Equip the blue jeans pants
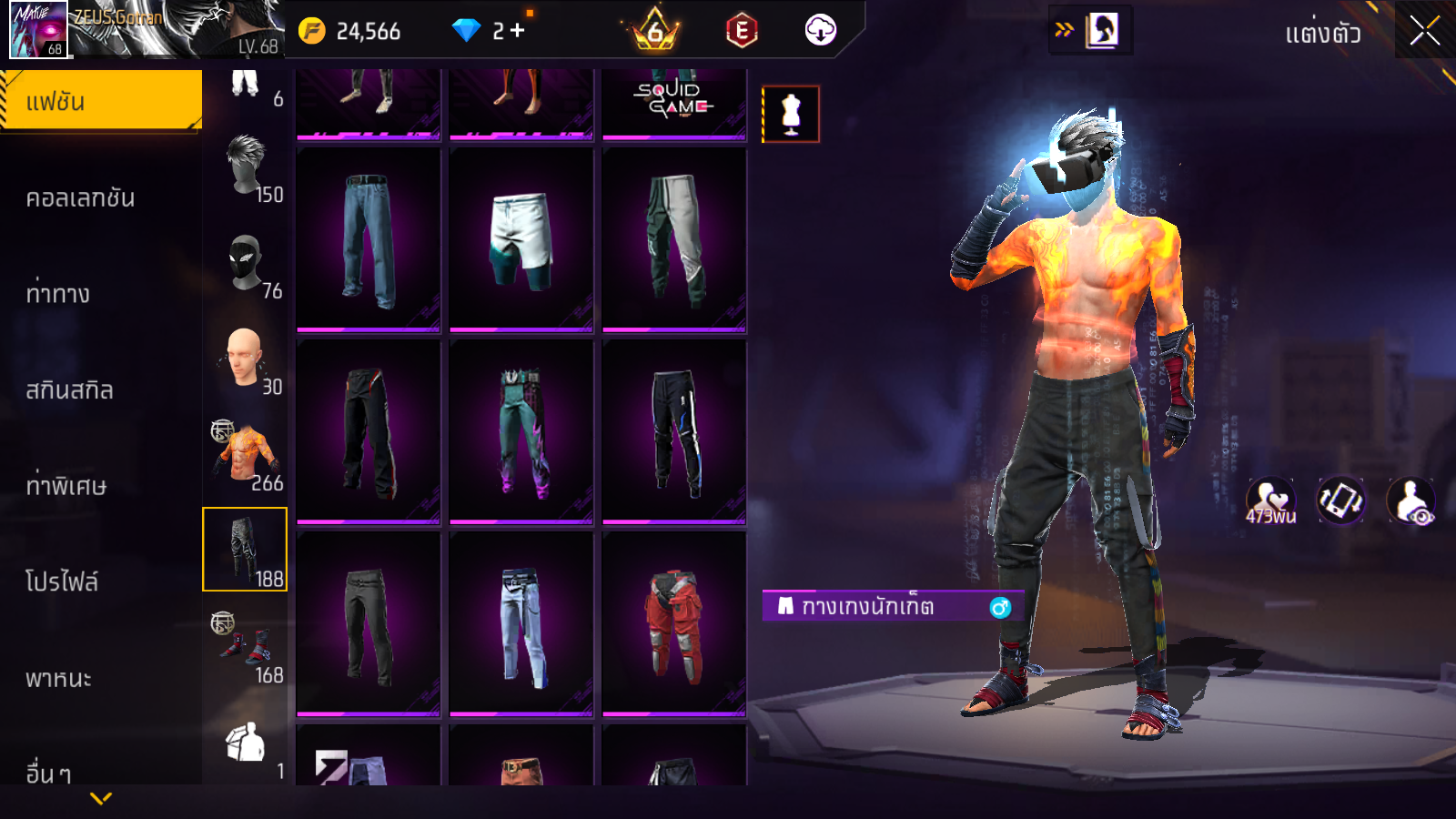The height and width of the screenshot is (819, 1456). (369, 240)
